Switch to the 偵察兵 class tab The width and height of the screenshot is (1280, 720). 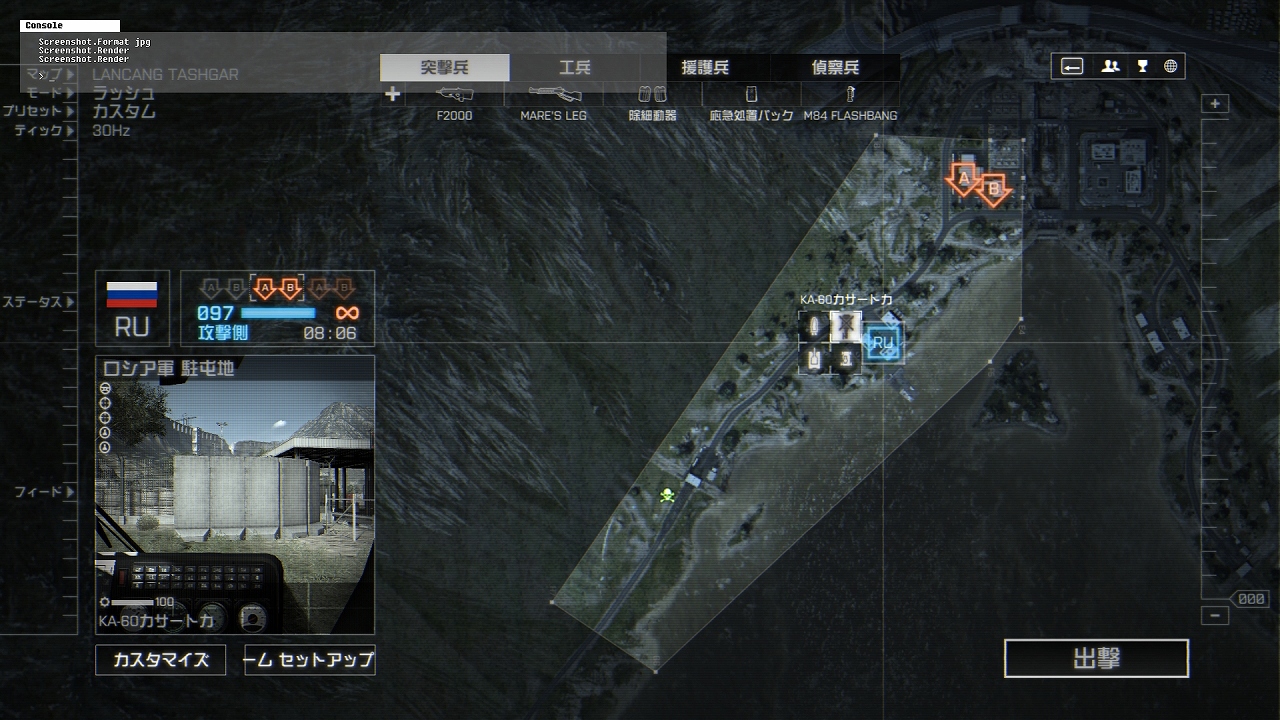(x=835, y=68)
